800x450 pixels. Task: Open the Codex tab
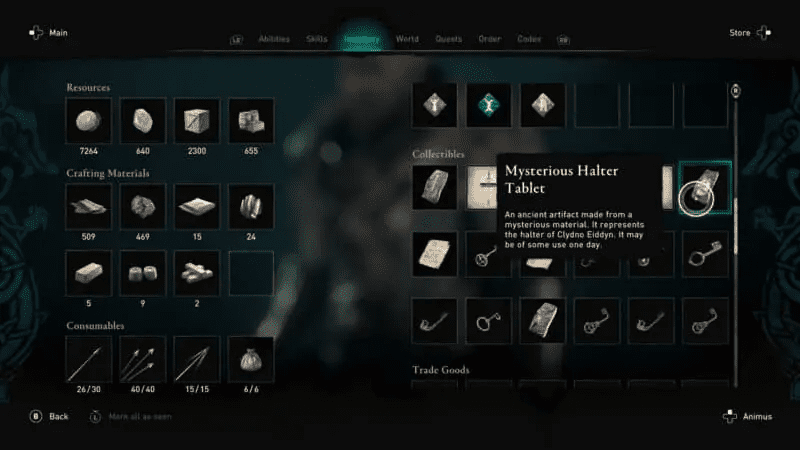pyautogui.click(x=529, y=40)
